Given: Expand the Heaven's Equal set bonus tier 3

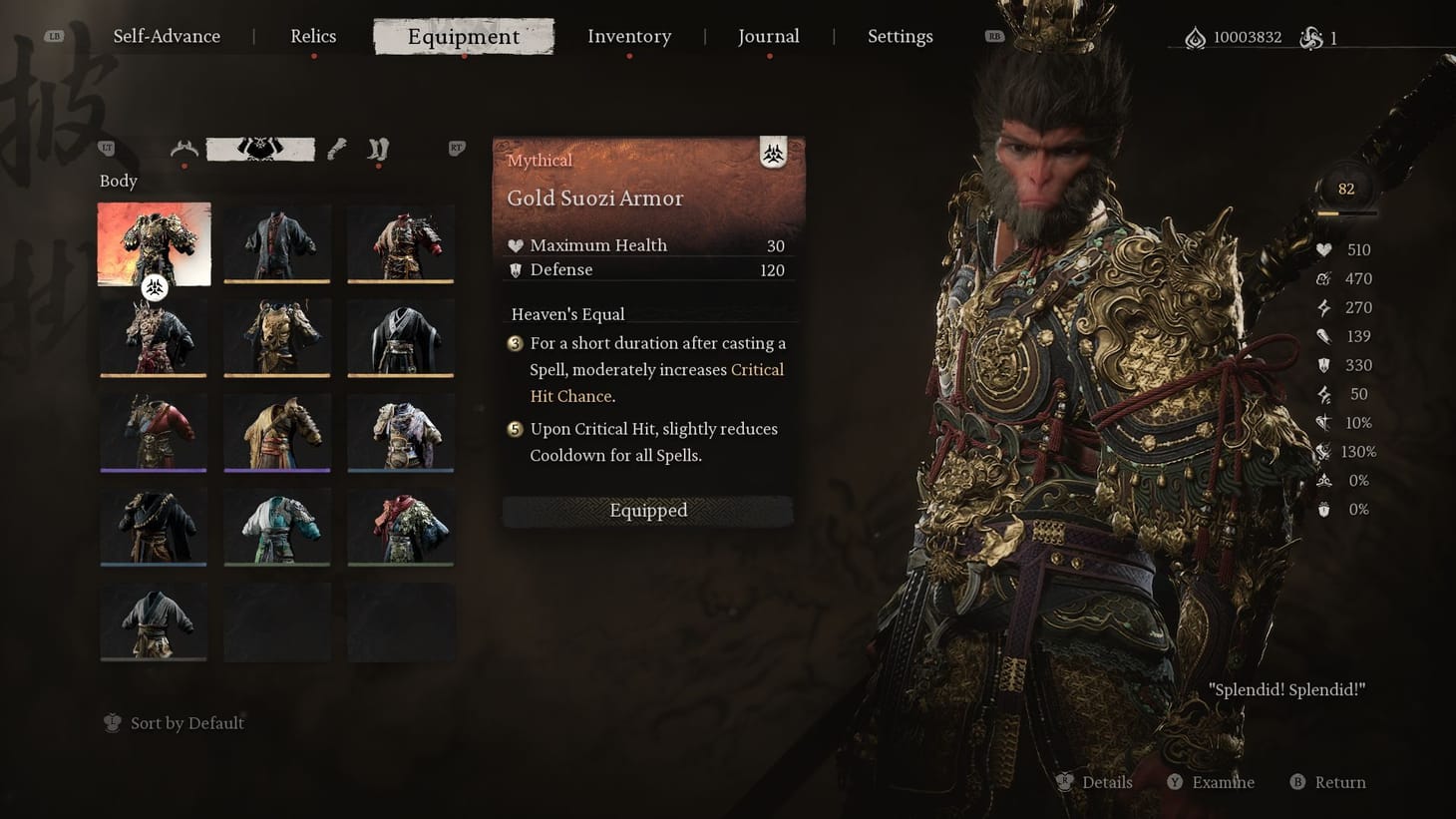Looking at the screenshot, I should coord(514,343).
